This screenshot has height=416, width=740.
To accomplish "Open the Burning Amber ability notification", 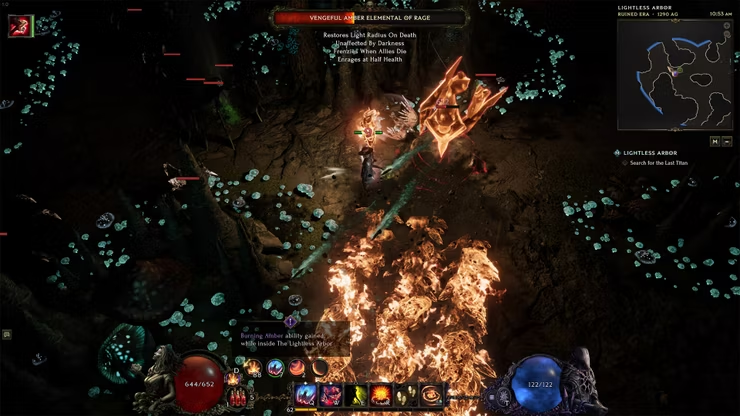I will [291, 338].
